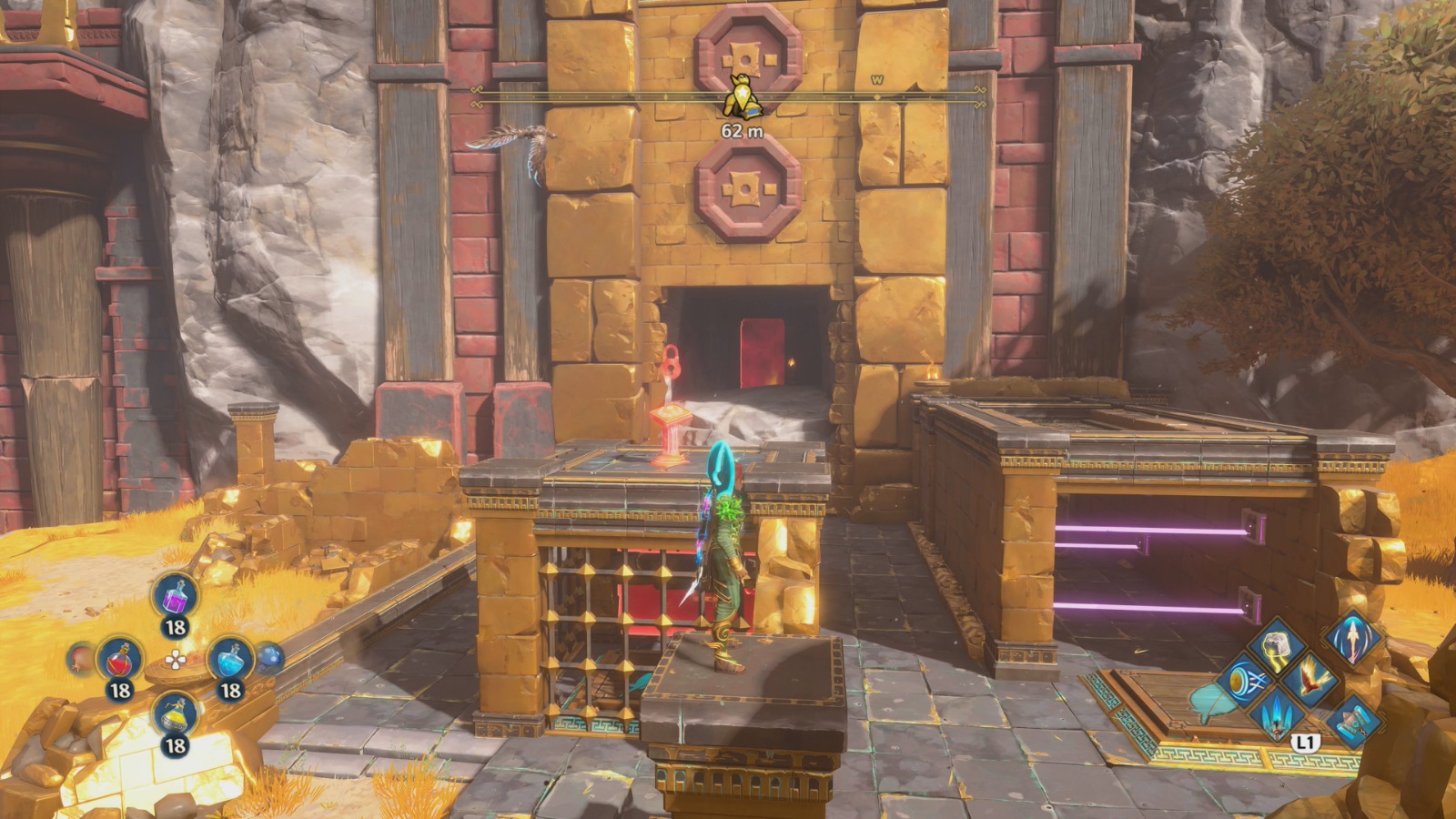Image resolution: width=1456 pixels, height=819 pixels.
Task: Select the red health potion icon
Action: (x=118, y=660)
